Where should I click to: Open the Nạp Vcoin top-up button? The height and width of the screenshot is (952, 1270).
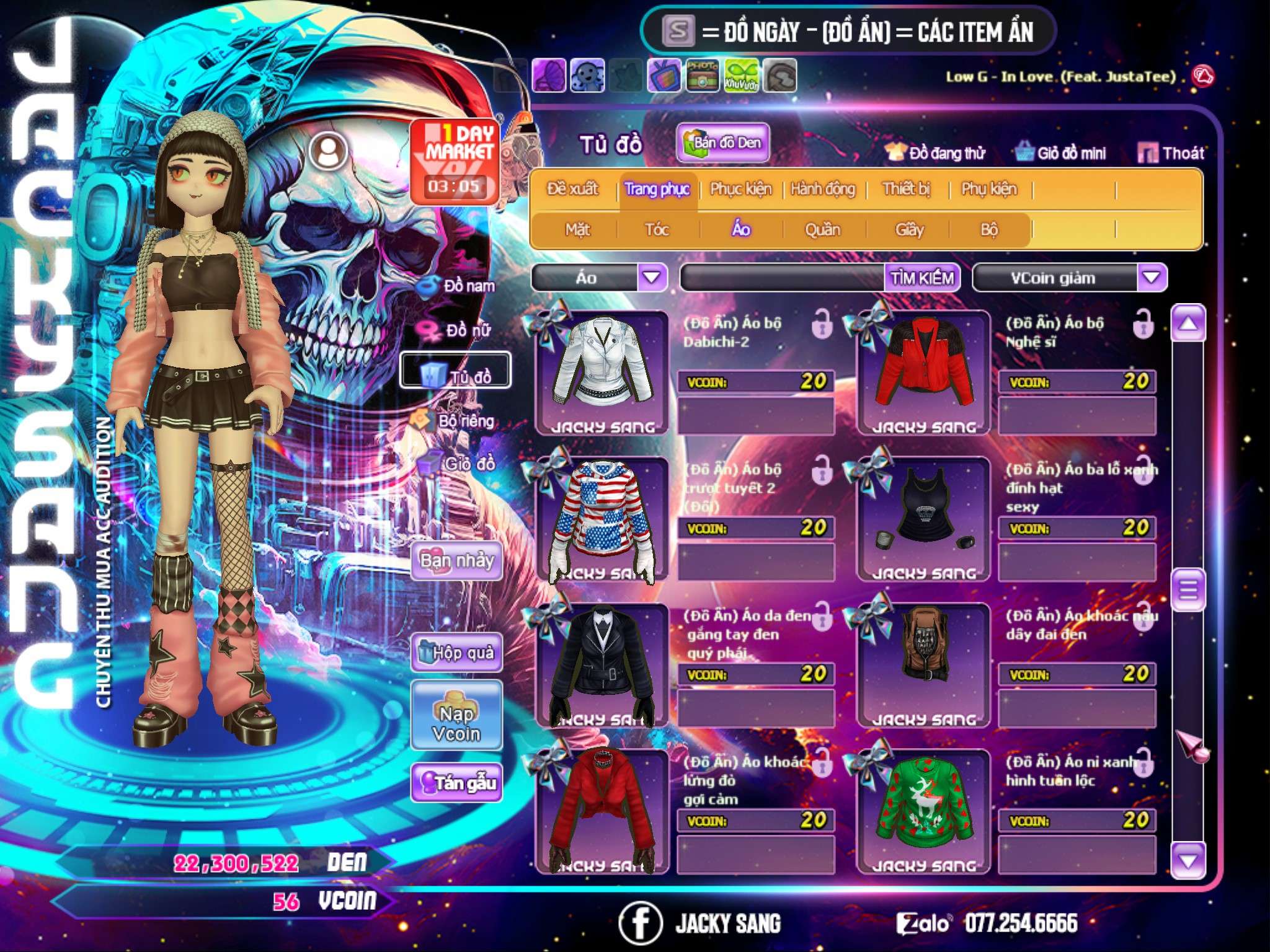(x=456, y=716)
